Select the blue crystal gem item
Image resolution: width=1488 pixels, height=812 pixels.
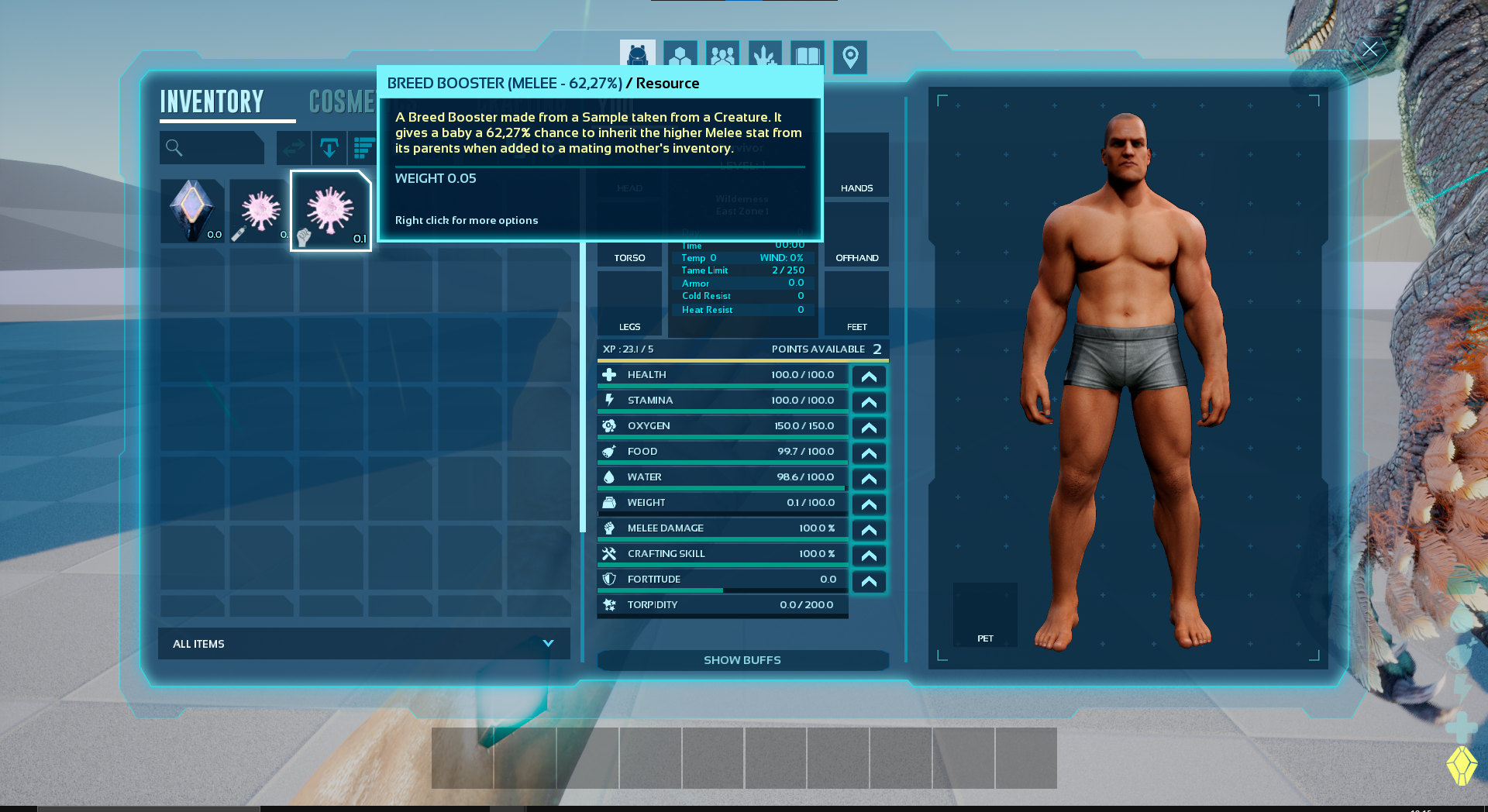point(192,211)
